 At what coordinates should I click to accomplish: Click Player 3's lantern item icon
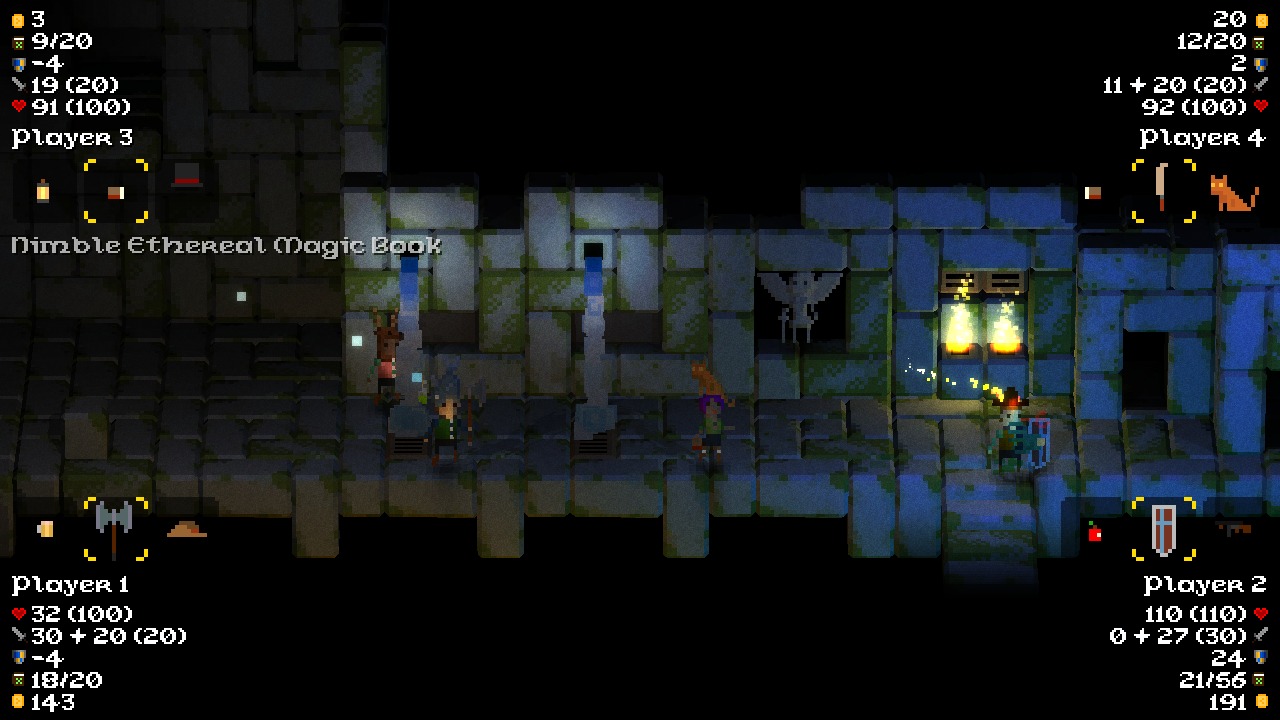(x=42, y=192)
